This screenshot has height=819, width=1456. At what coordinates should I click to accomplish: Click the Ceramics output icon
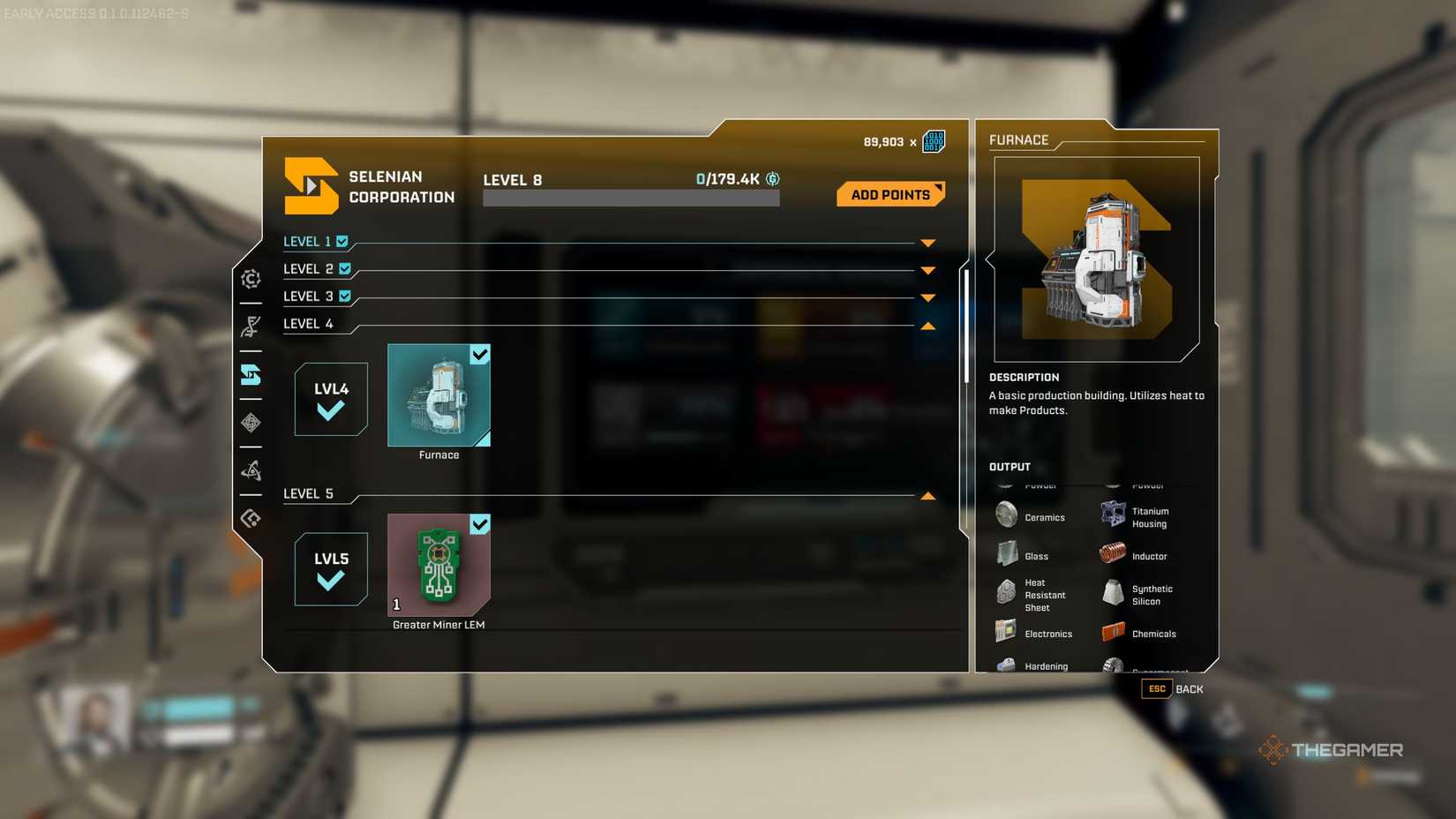pos(1006,514)
